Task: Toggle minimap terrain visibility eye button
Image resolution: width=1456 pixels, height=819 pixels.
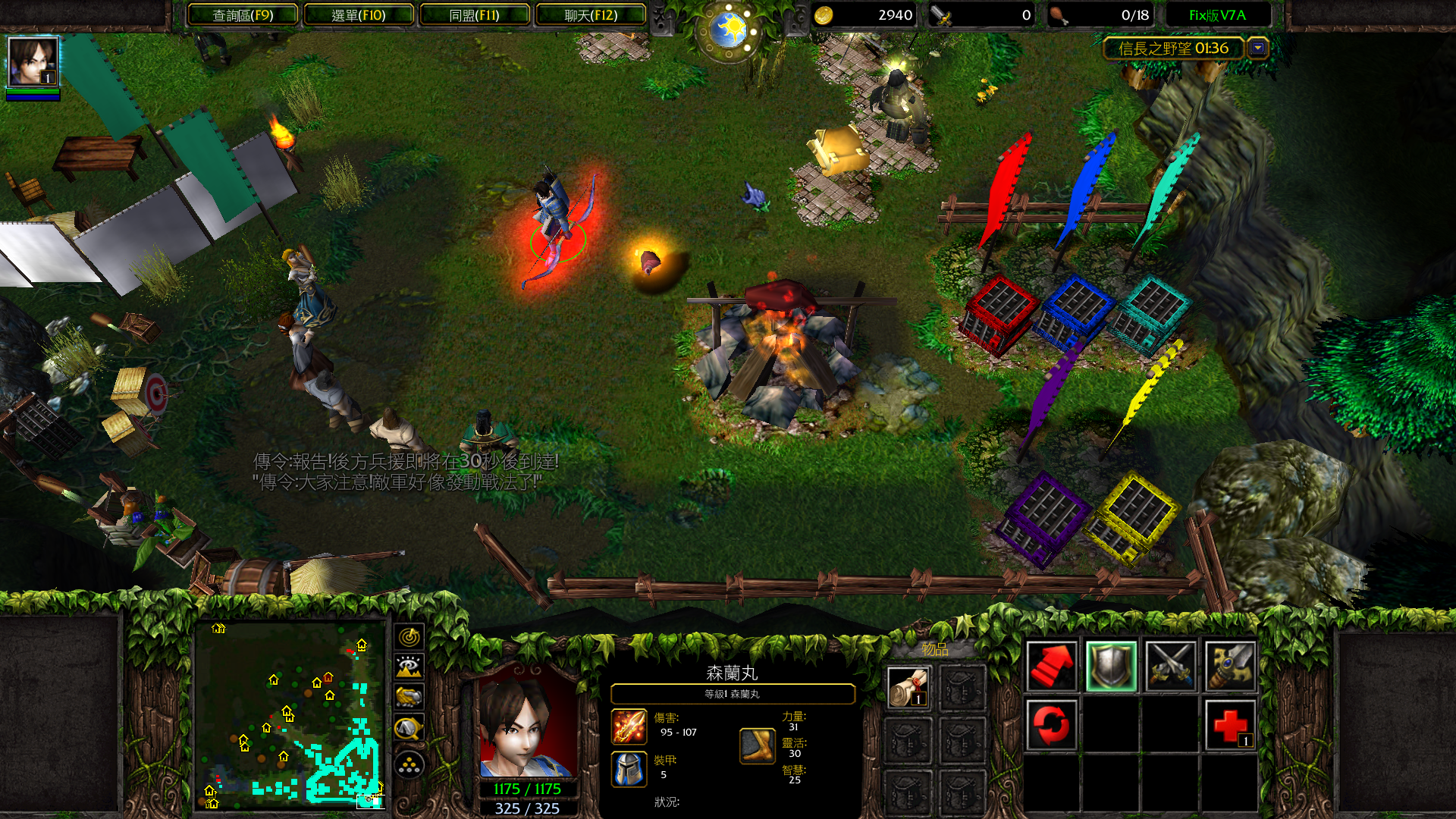Action: [409, 667]
